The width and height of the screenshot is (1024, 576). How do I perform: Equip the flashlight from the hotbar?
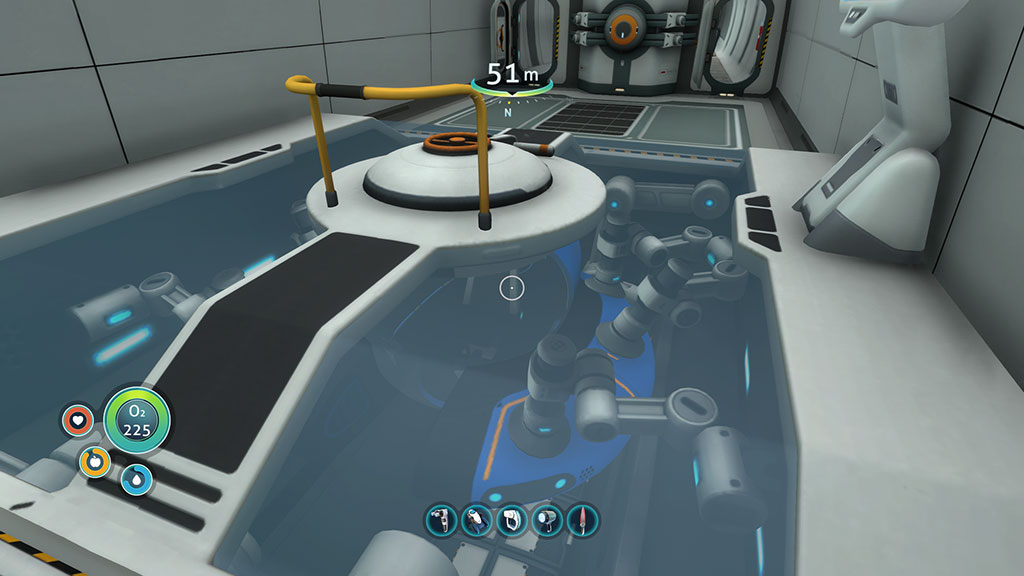(x=547, y=520)
